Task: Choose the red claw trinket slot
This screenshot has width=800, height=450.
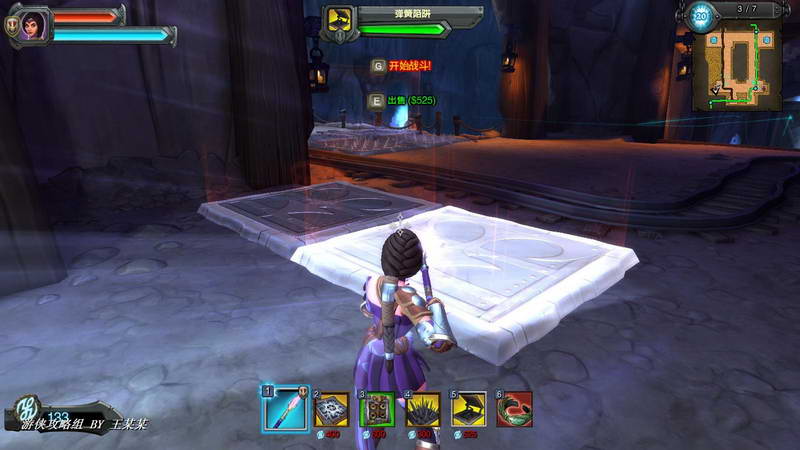Action: [514, 409]
